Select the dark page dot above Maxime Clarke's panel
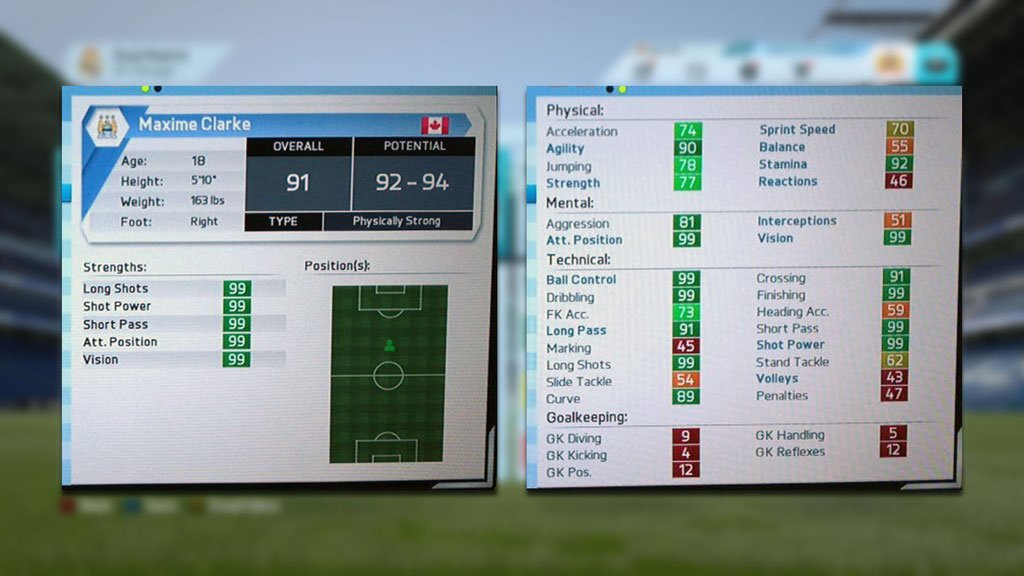This screenshot has height=576, width=1024. [x=157, y=89]
